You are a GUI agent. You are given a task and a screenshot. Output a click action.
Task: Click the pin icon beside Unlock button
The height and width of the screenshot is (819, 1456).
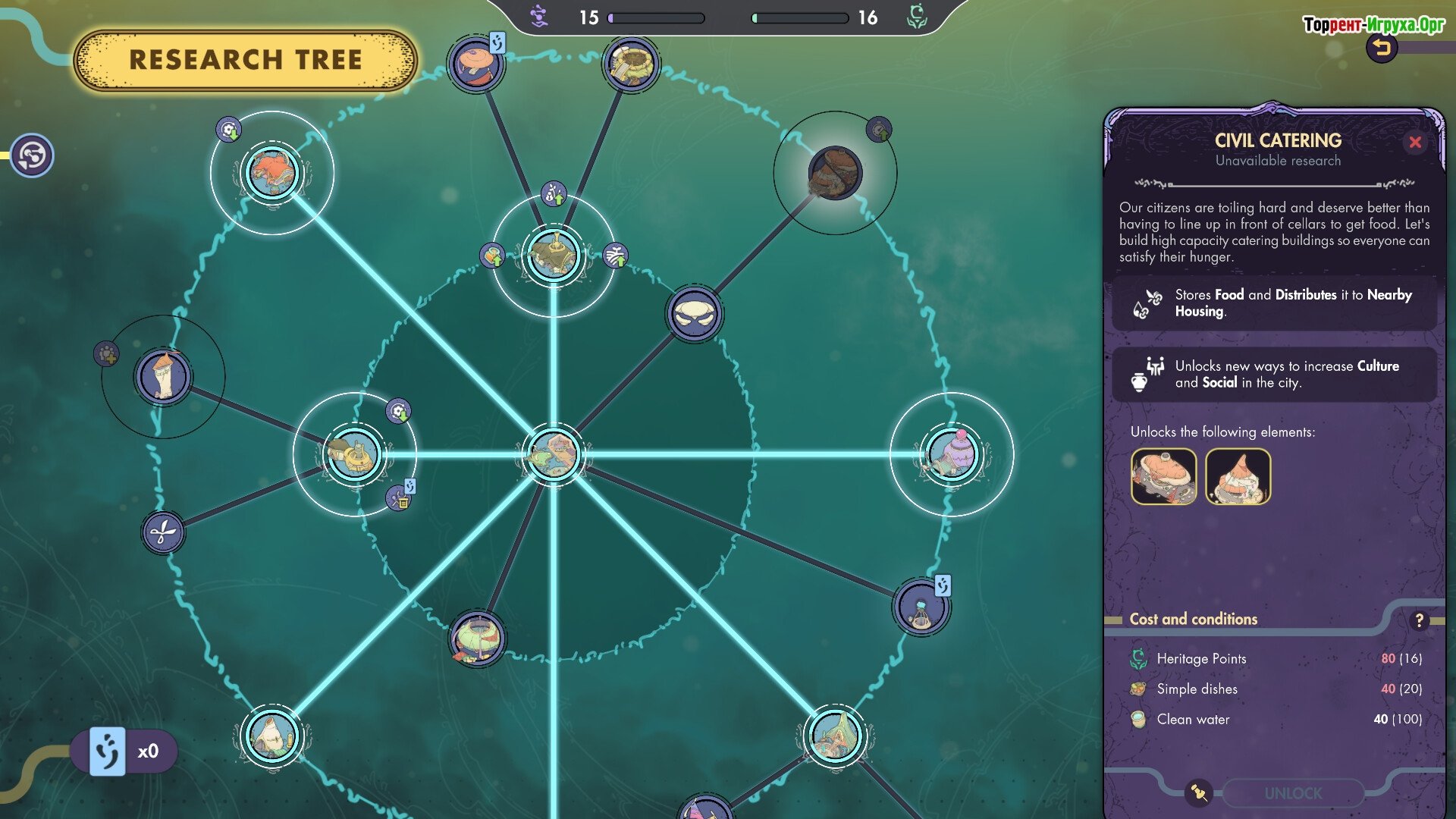tap(1199, 792)
